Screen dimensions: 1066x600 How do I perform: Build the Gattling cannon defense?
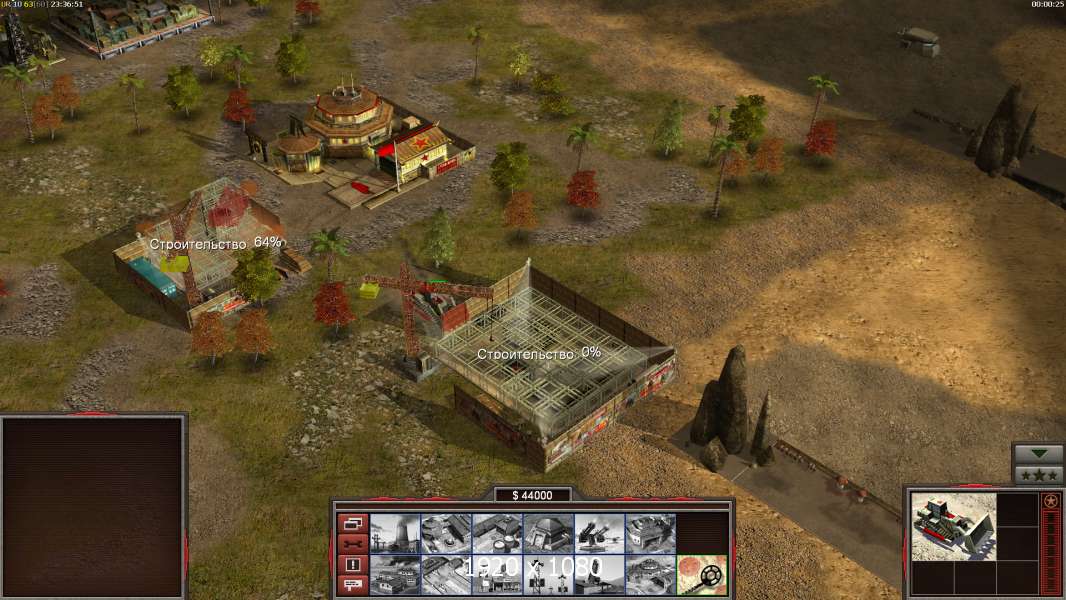[x=599, y=533]
